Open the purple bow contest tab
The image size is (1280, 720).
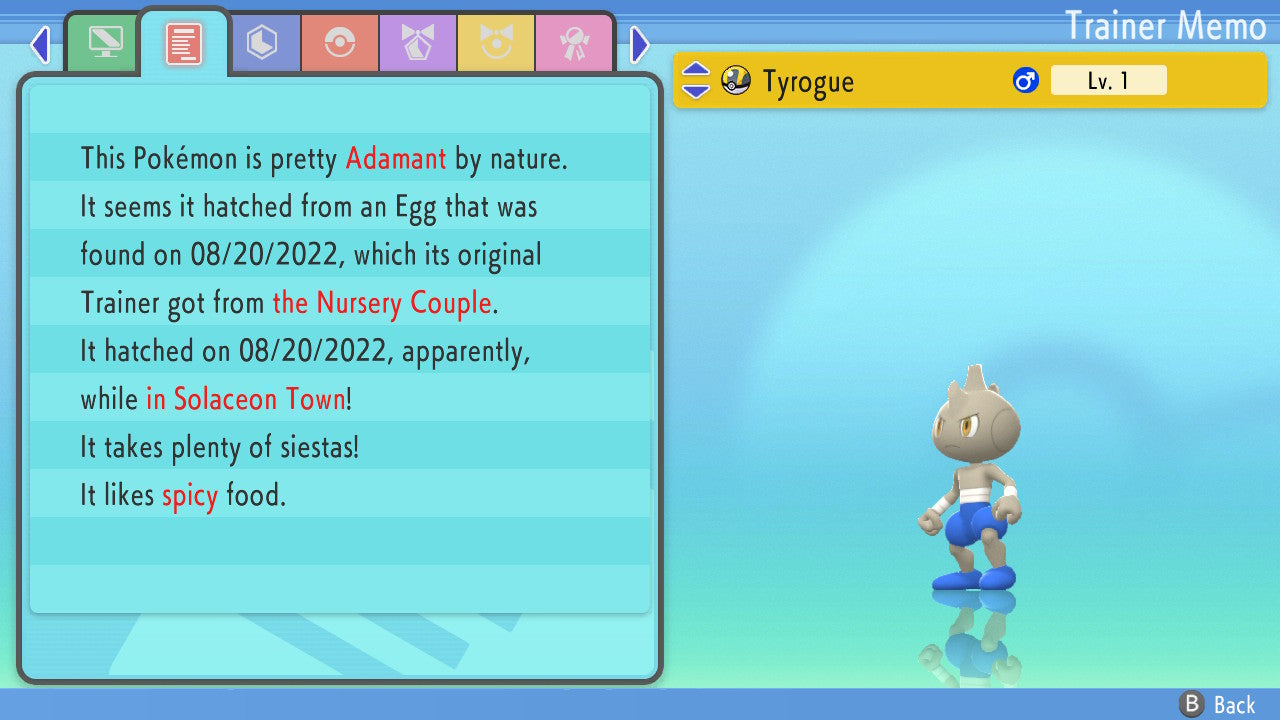tap(418, 44)
